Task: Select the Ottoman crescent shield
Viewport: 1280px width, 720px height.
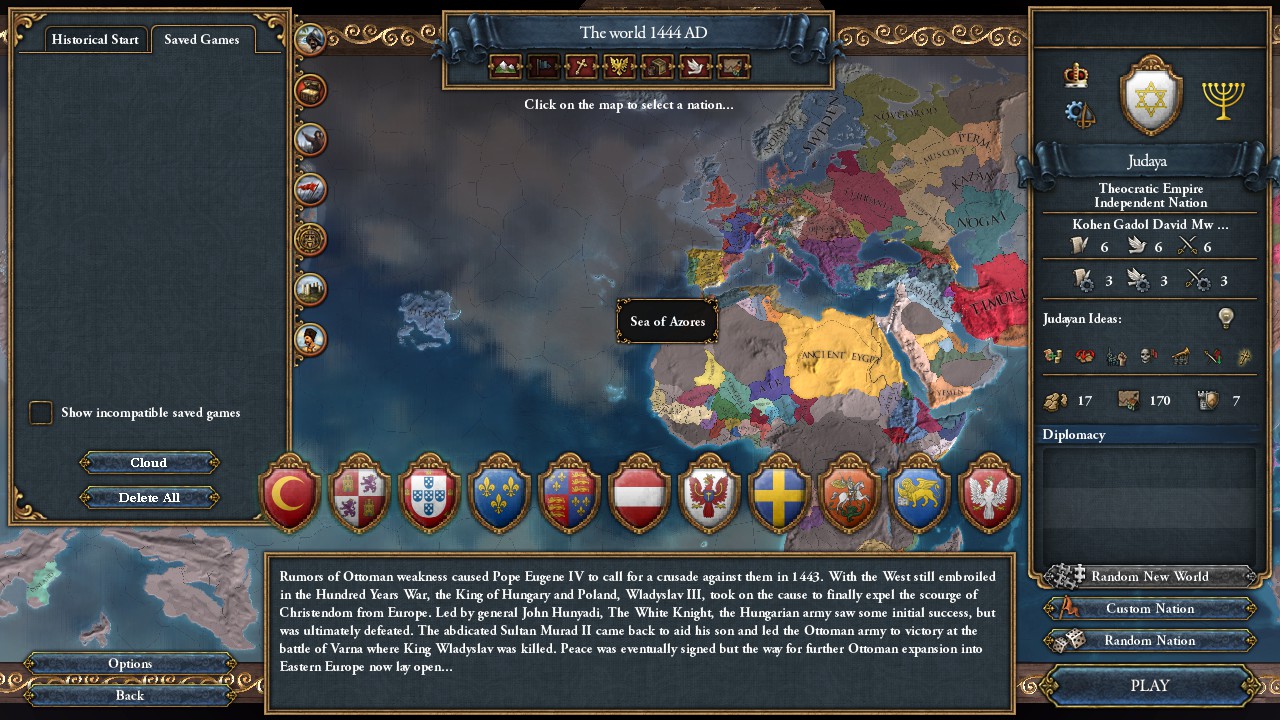Action: pyautogui.click(x=289, y=496)
